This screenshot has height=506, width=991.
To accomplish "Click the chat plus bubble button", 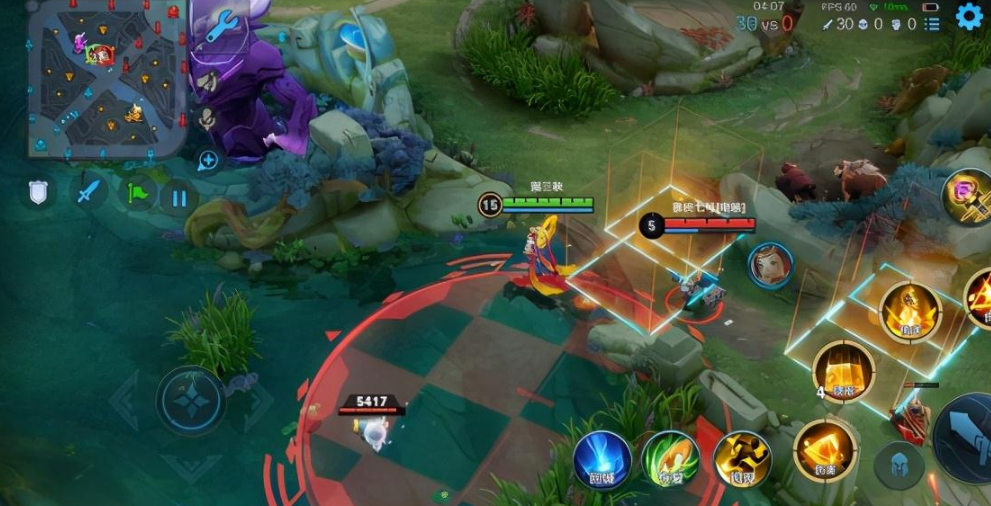I will (208, 160).
